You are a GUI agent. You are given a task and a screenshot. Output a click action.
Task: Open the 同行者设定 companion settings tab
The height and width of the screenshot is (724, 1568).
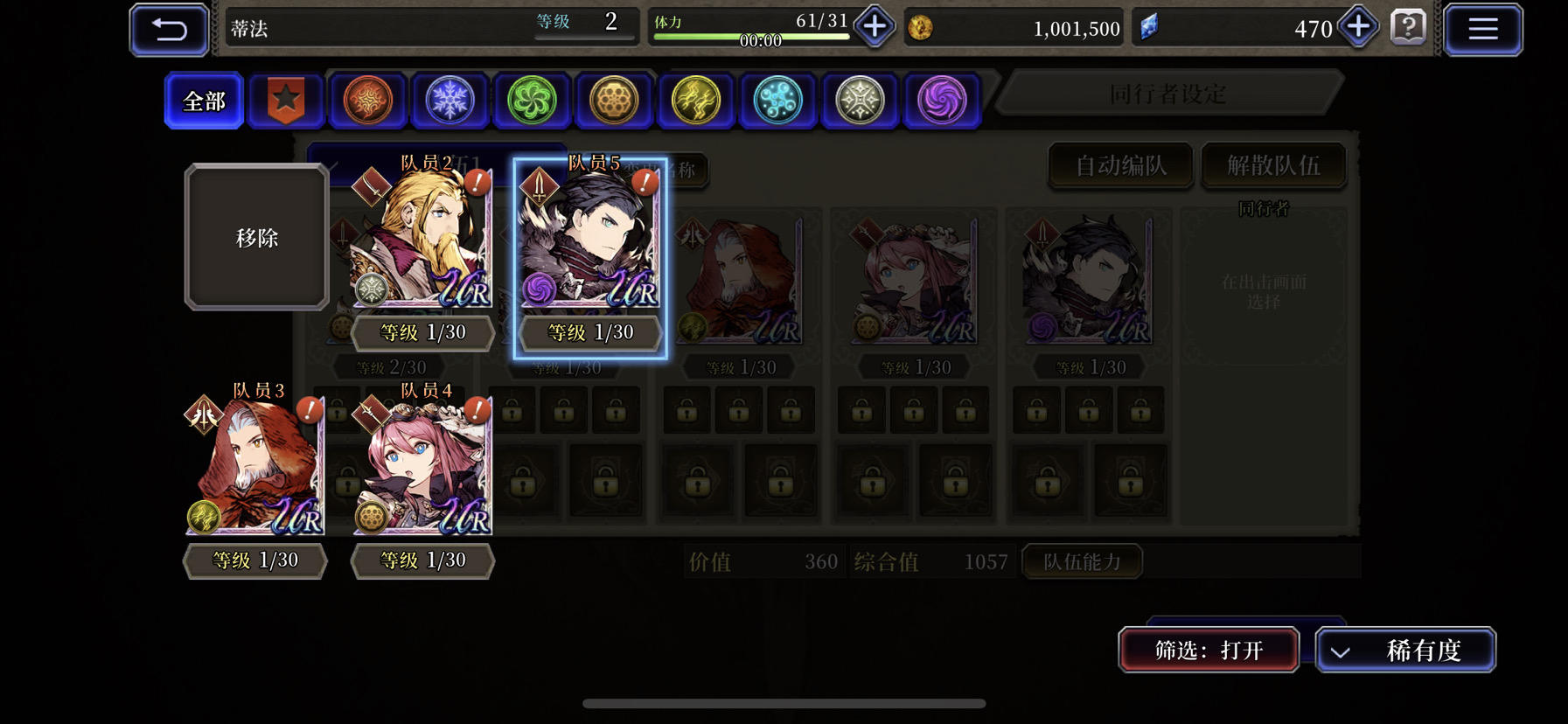pos(1169,93)
